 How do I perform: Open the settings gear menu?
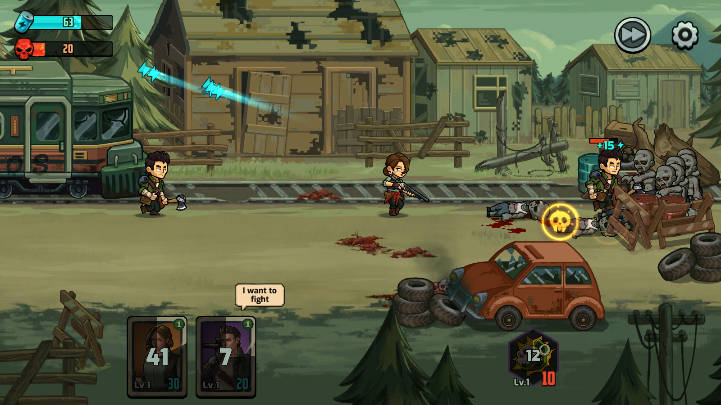click(684, 35)
